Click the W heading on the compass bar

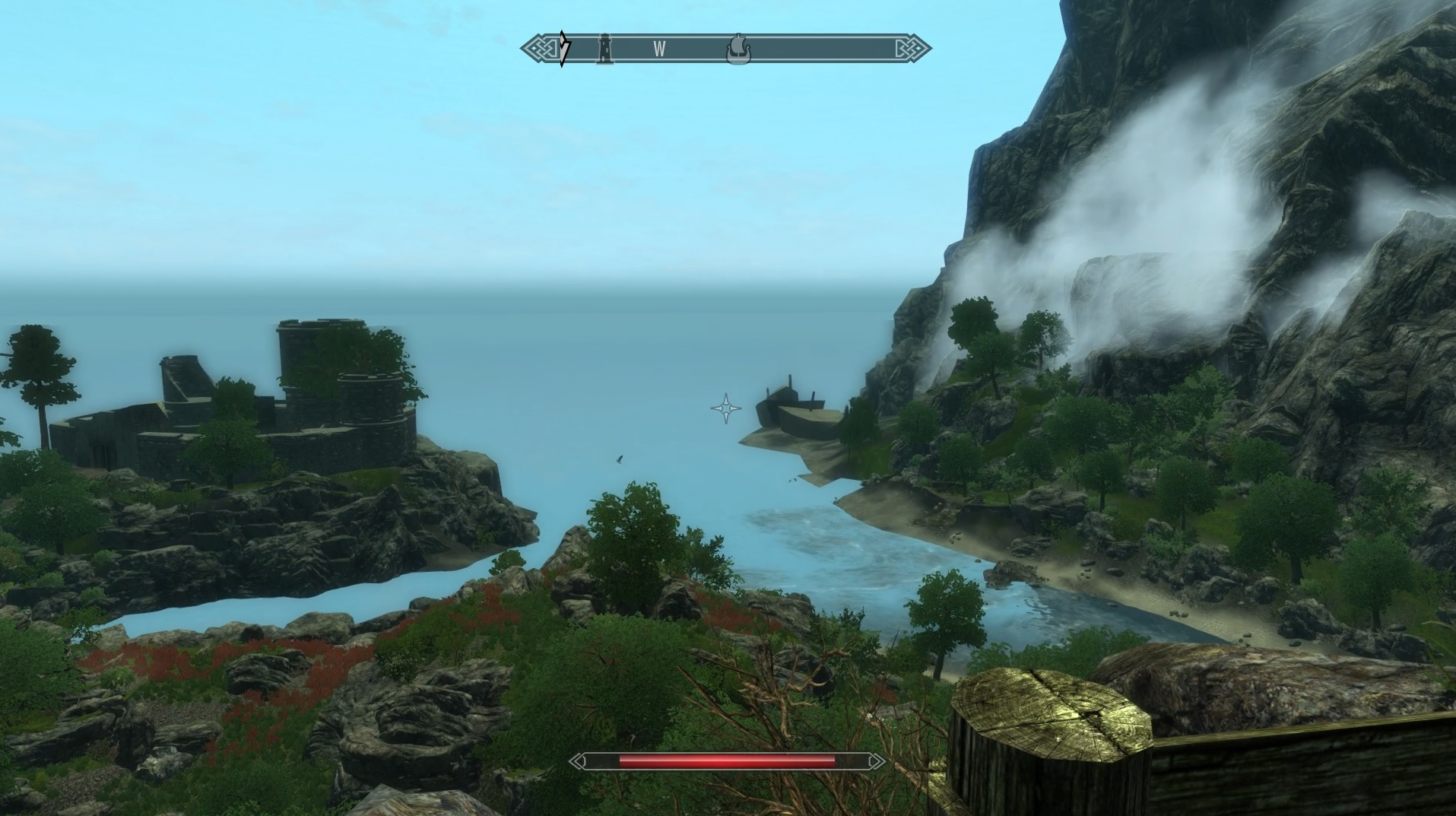pos(659,49)
